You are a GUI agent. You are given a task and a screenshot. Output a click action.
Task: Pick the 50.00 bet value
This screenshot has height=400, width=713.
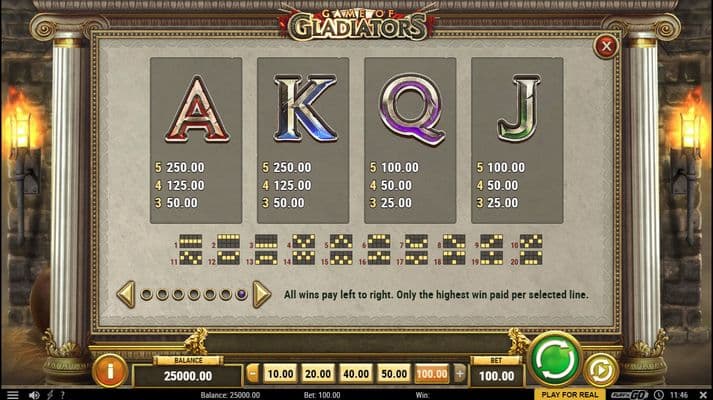(395, 373)
